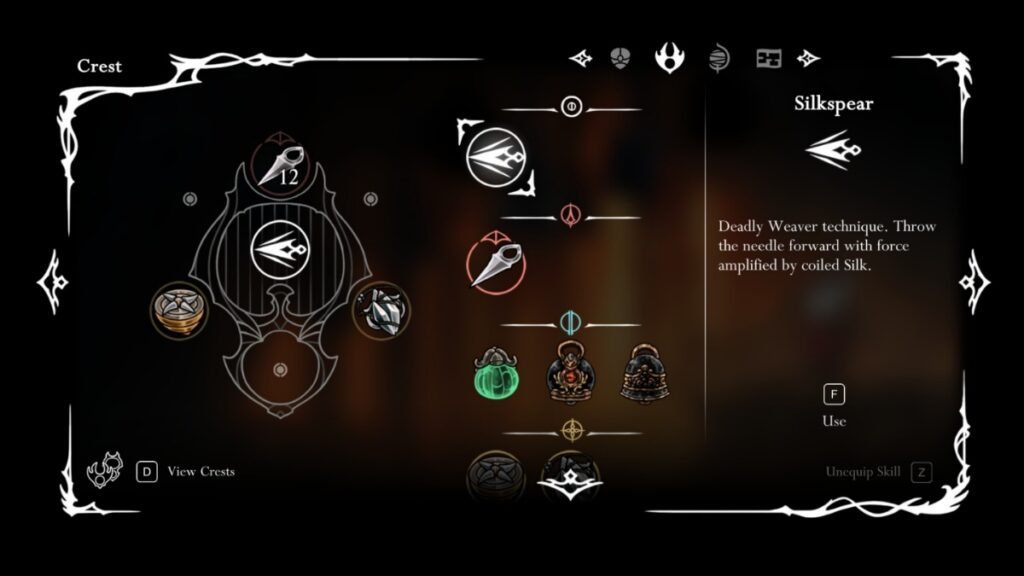Select the flame-shaped crest tab

(x=668, y=57)
